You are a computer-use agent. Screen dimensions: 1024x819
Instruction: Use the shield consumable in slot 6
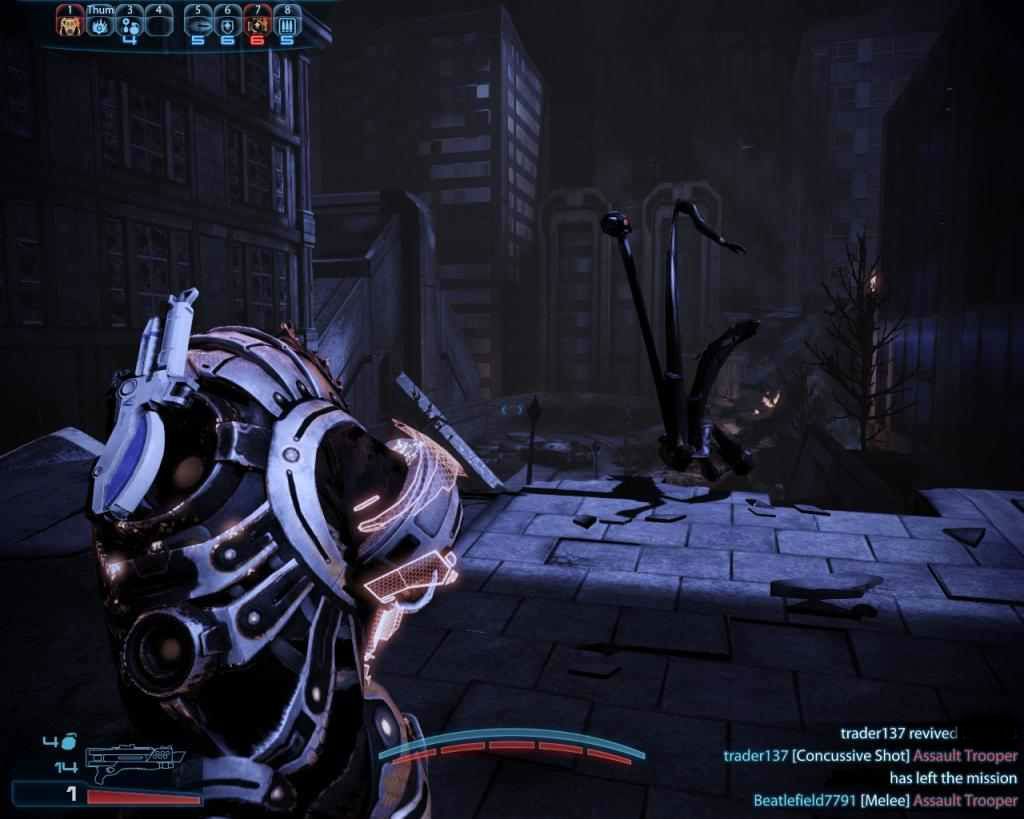(227, 23)
